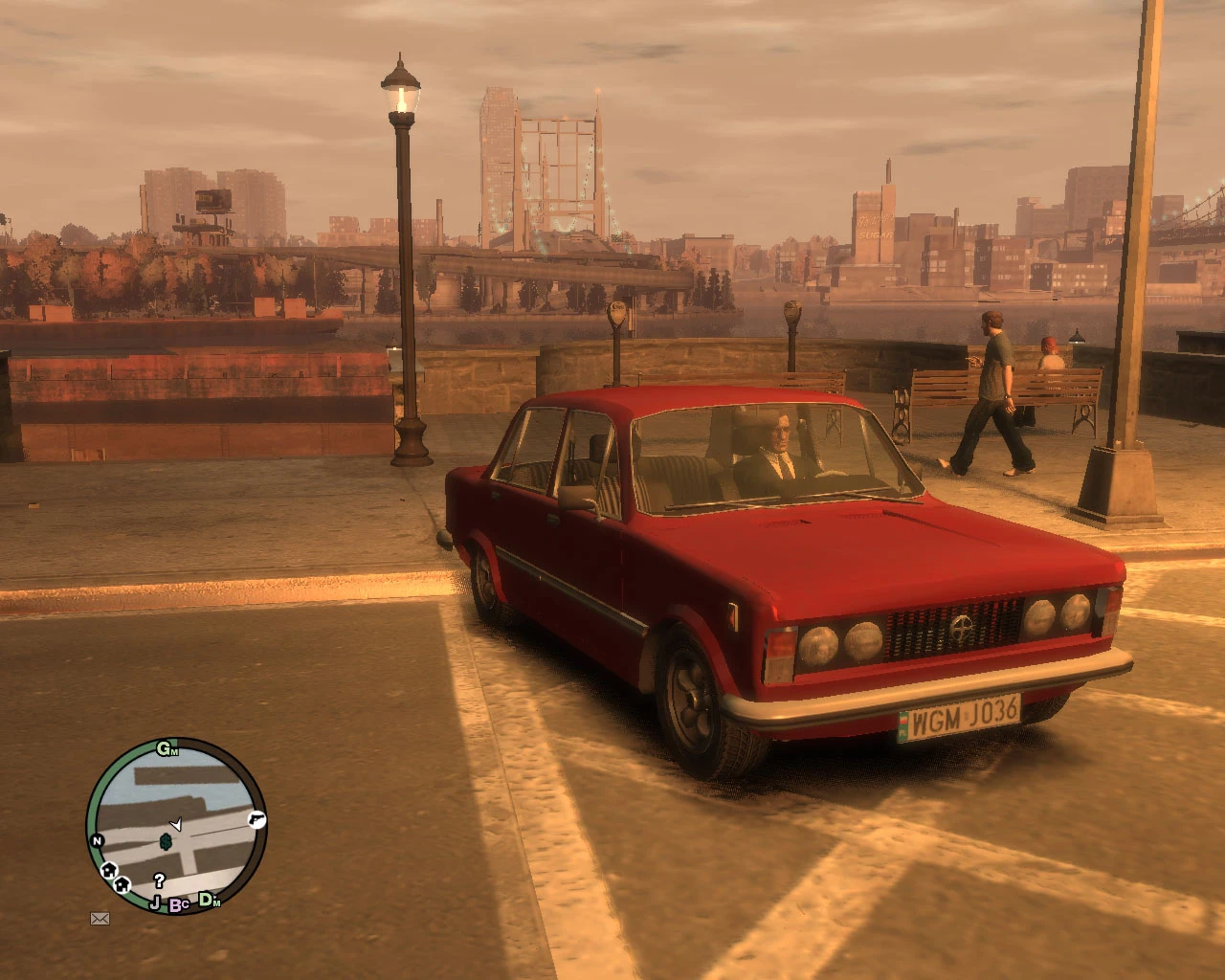Screen dimensions: 1225x980
Task: Select the white player arrow on the radar
Action: pos(178,824)
